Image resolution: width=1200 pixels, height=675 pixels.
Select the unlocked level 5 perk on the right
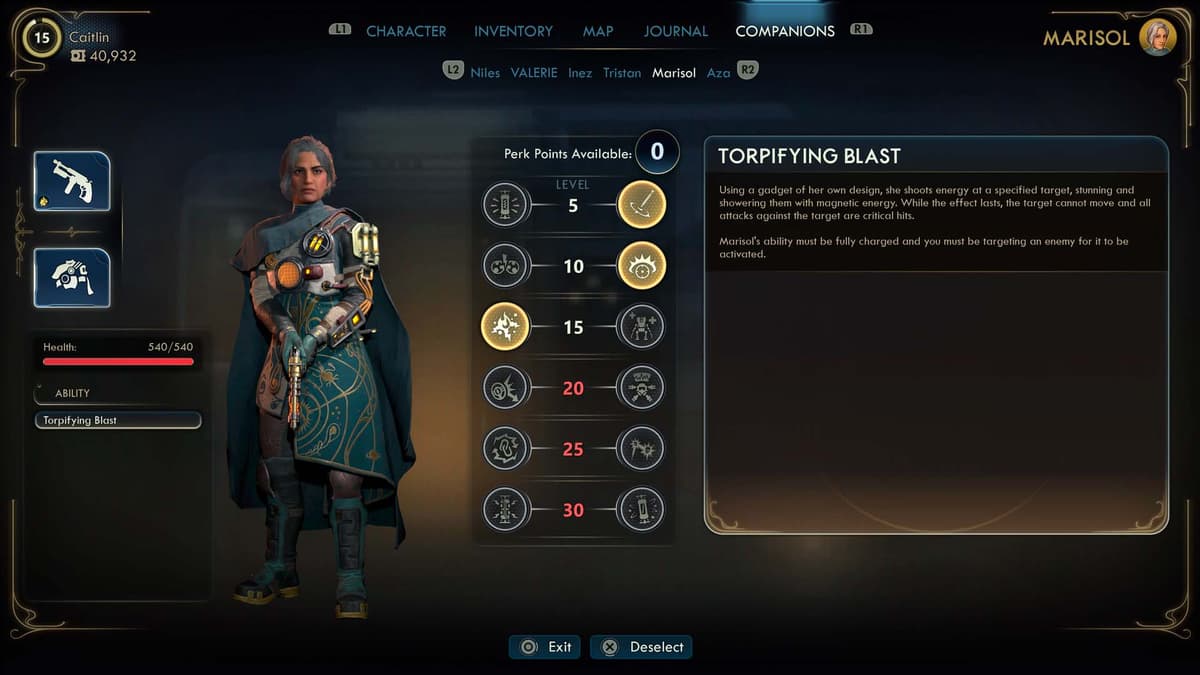[641, 206]
